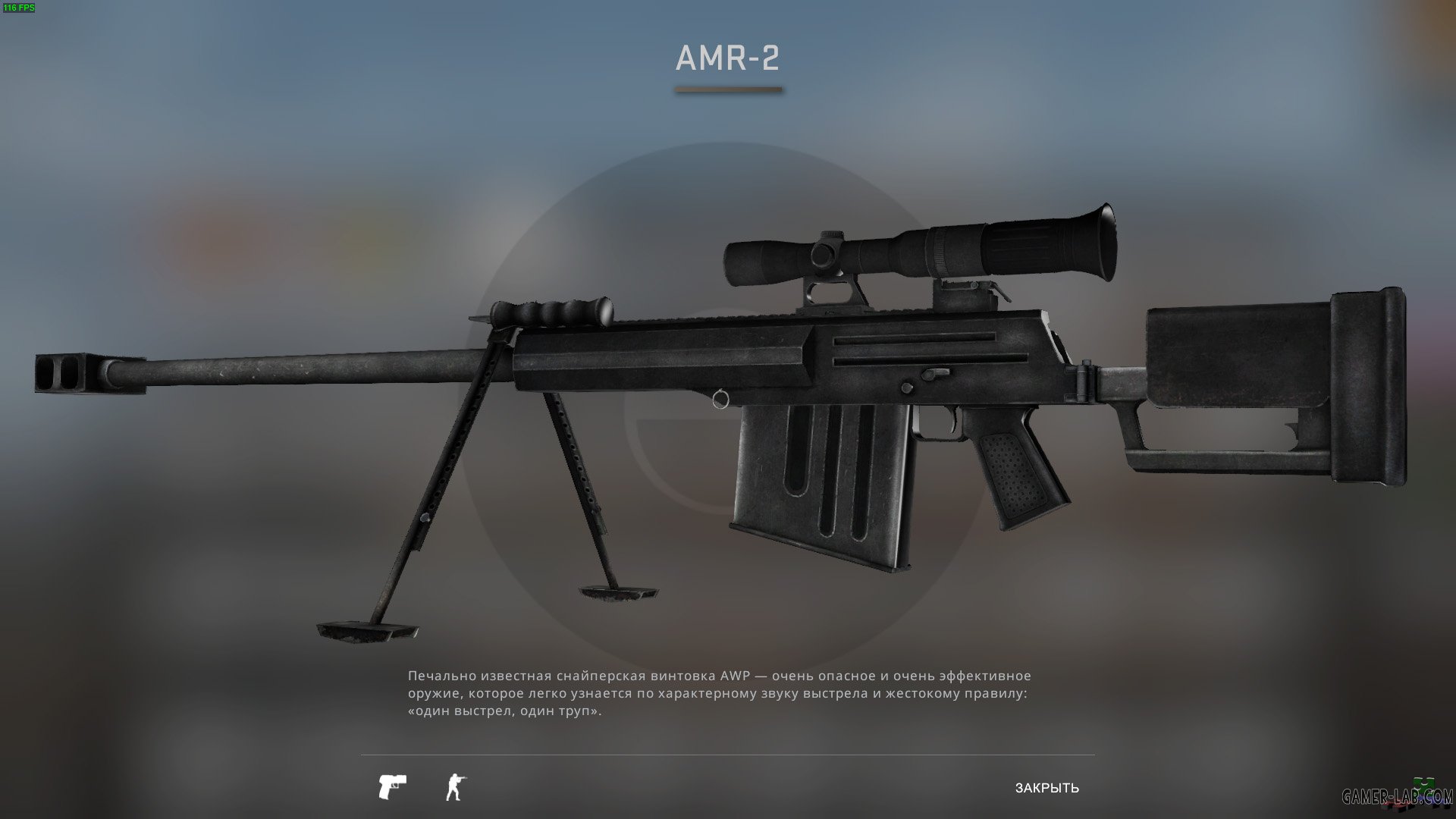Click the rifle scope on the AMR-2 model
Screen dimensions: 1456x819
coord(910,250)
